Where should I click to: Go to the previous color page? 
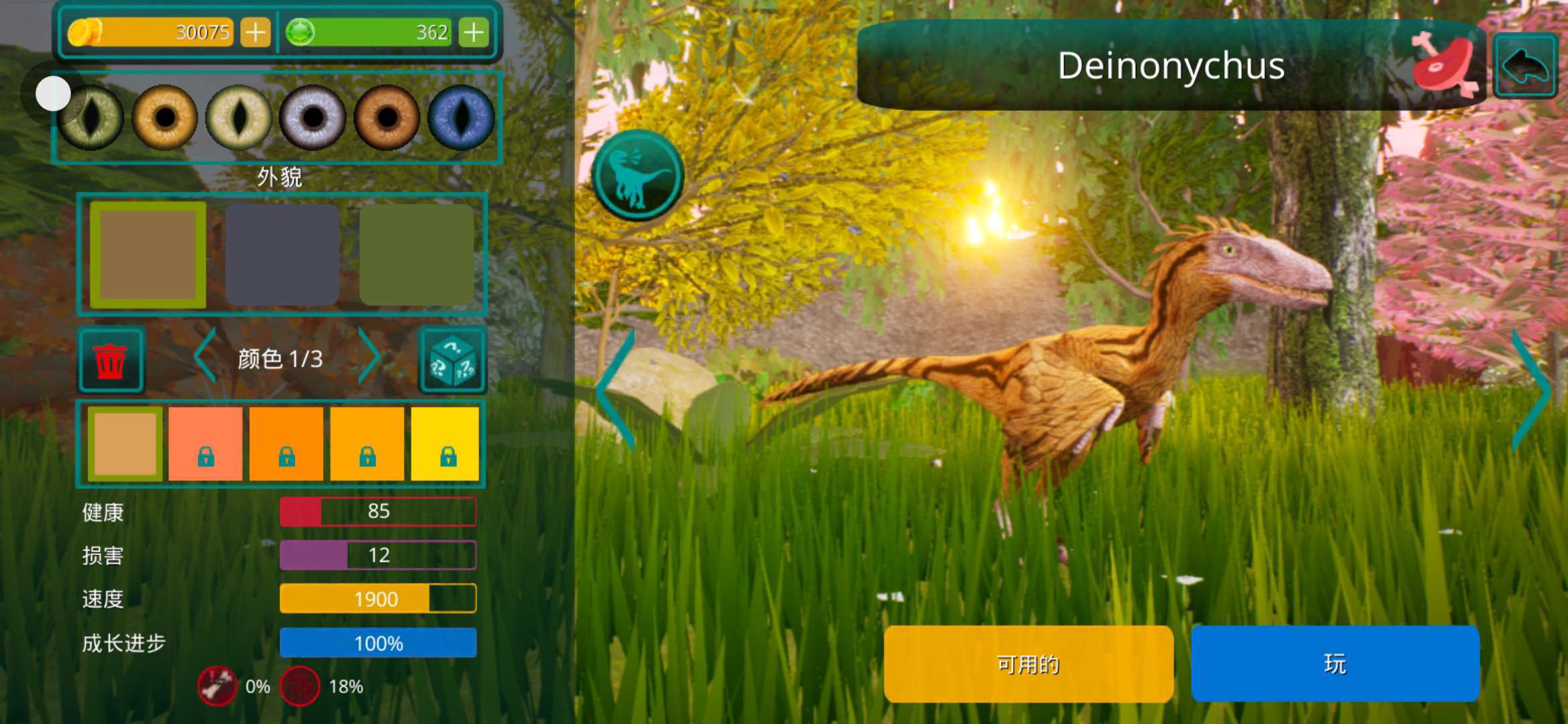(205, 357)
